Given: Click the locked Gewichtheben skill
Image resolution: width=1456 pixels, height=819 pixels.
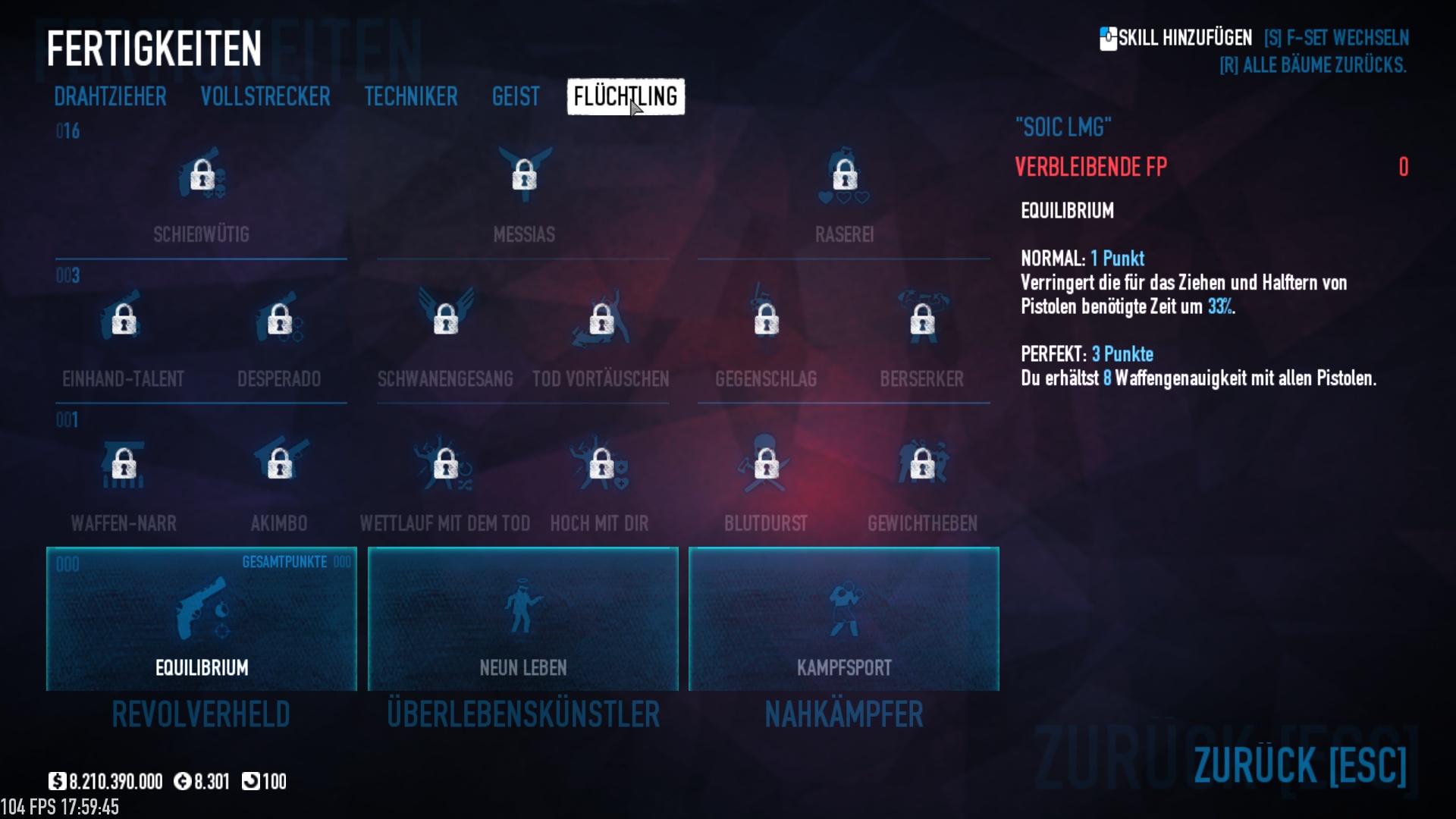Looking at the screenshot, I should point(922,464).
